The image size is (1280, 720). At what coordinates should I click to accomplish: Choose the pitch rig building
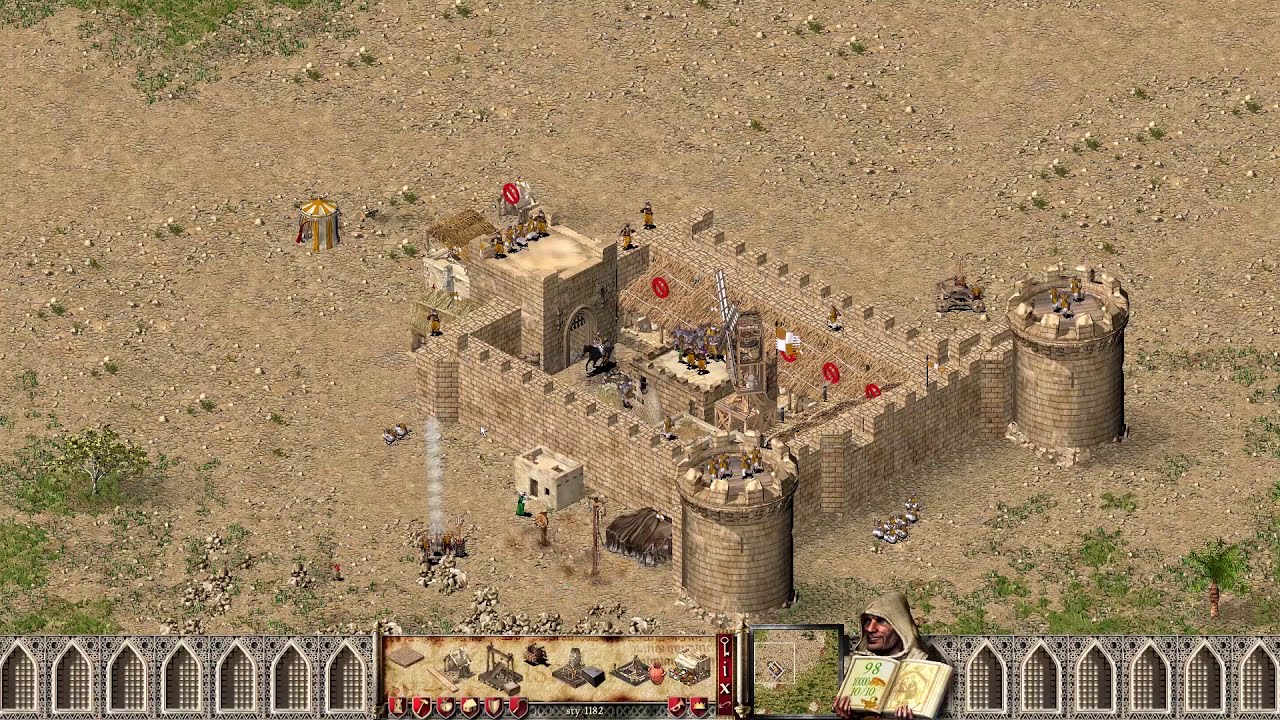pos(632,668)
